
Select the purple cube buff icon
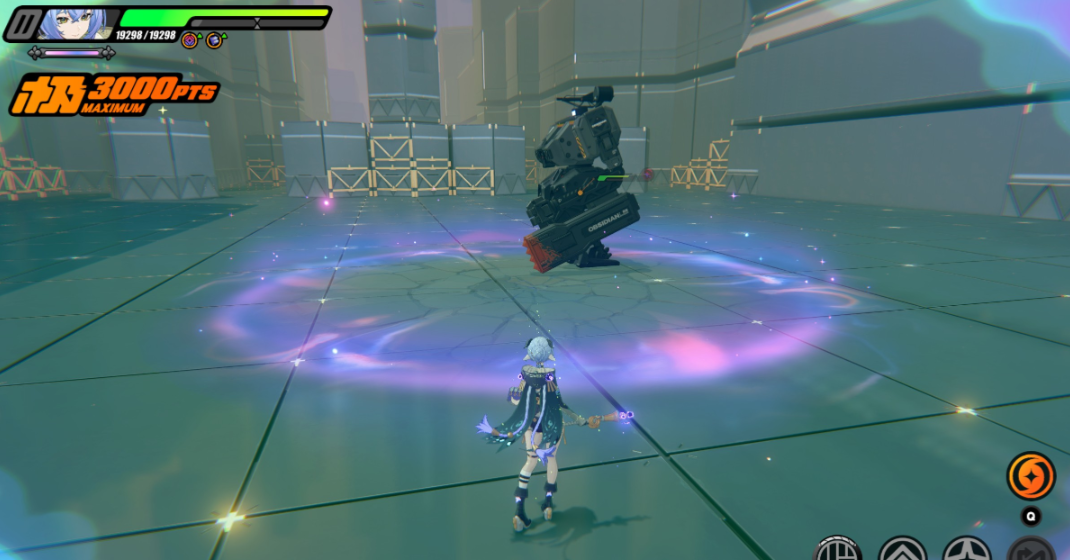coord(189,40)
